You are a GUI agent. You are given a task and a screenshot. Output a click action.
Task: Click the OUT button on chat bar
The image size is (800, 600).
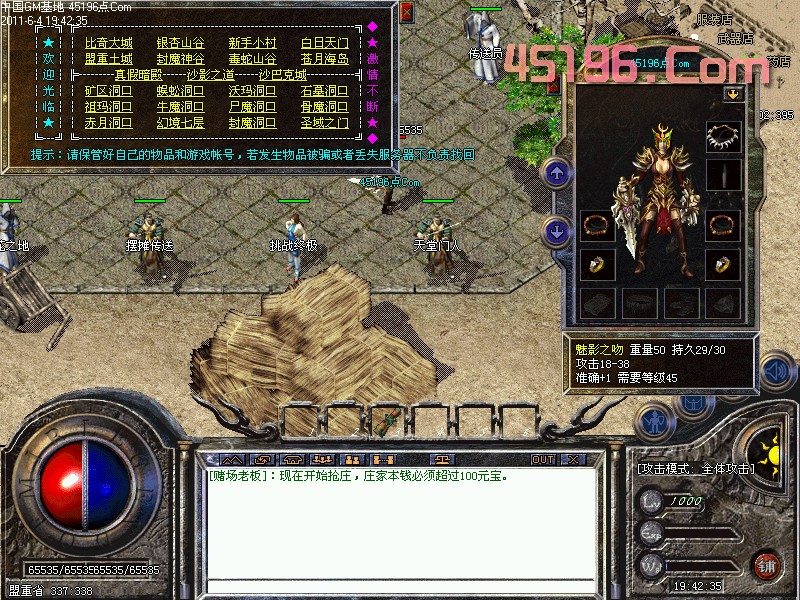[x=542, y=459]
